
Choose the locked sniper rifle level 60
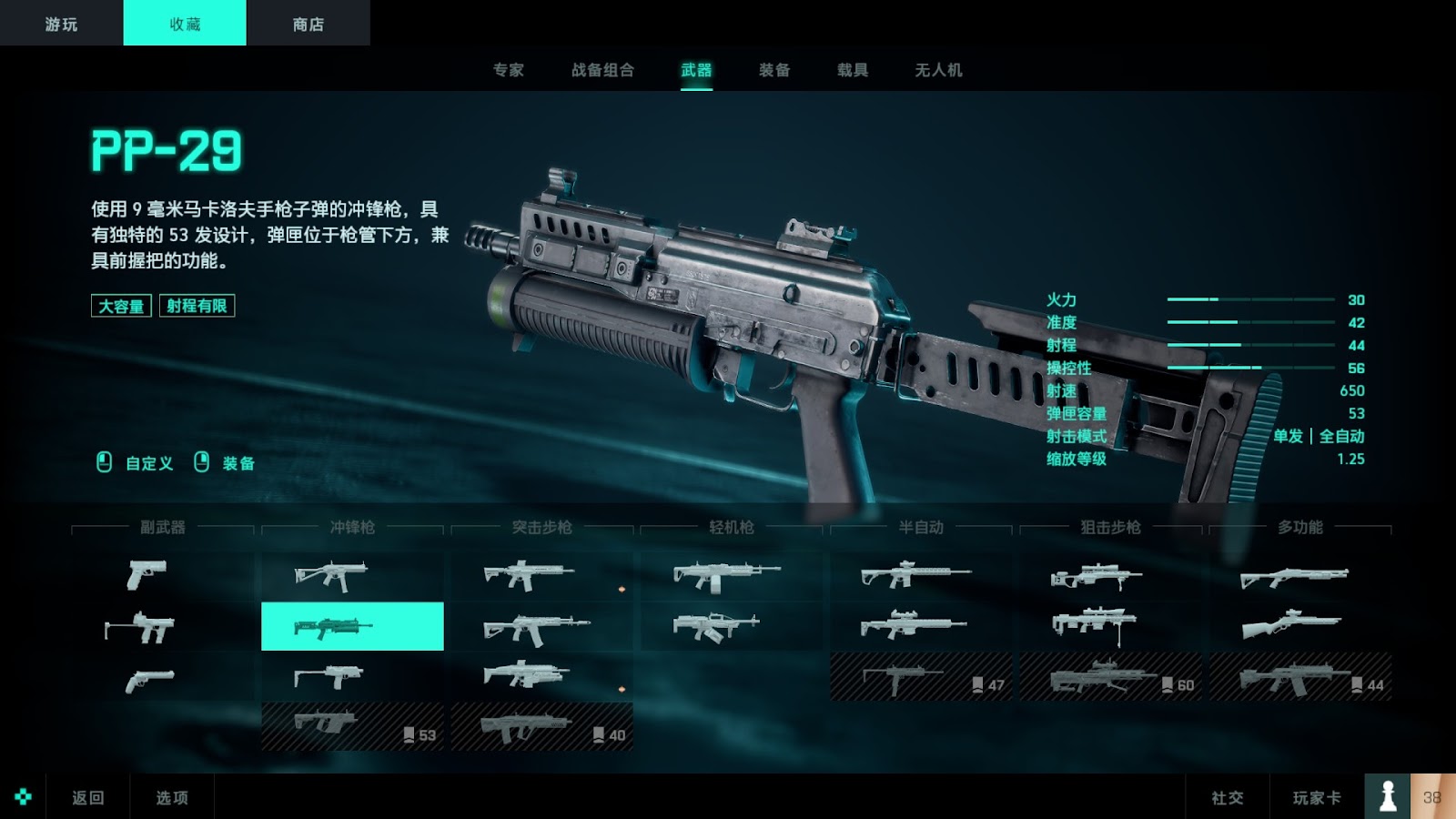pos(1110,677)
